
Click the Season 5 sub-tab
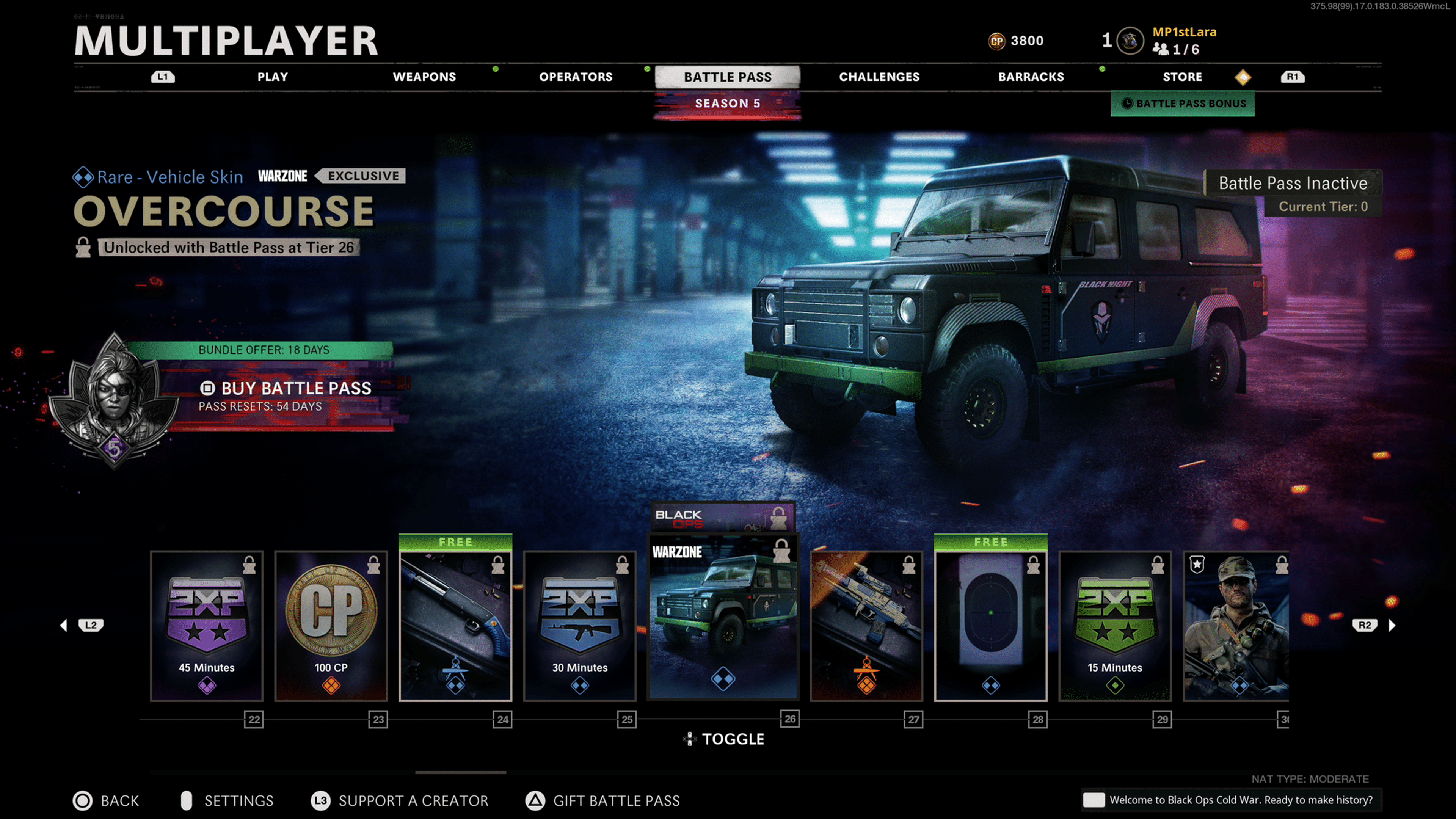pyautogui.click(x=728, y=104)
